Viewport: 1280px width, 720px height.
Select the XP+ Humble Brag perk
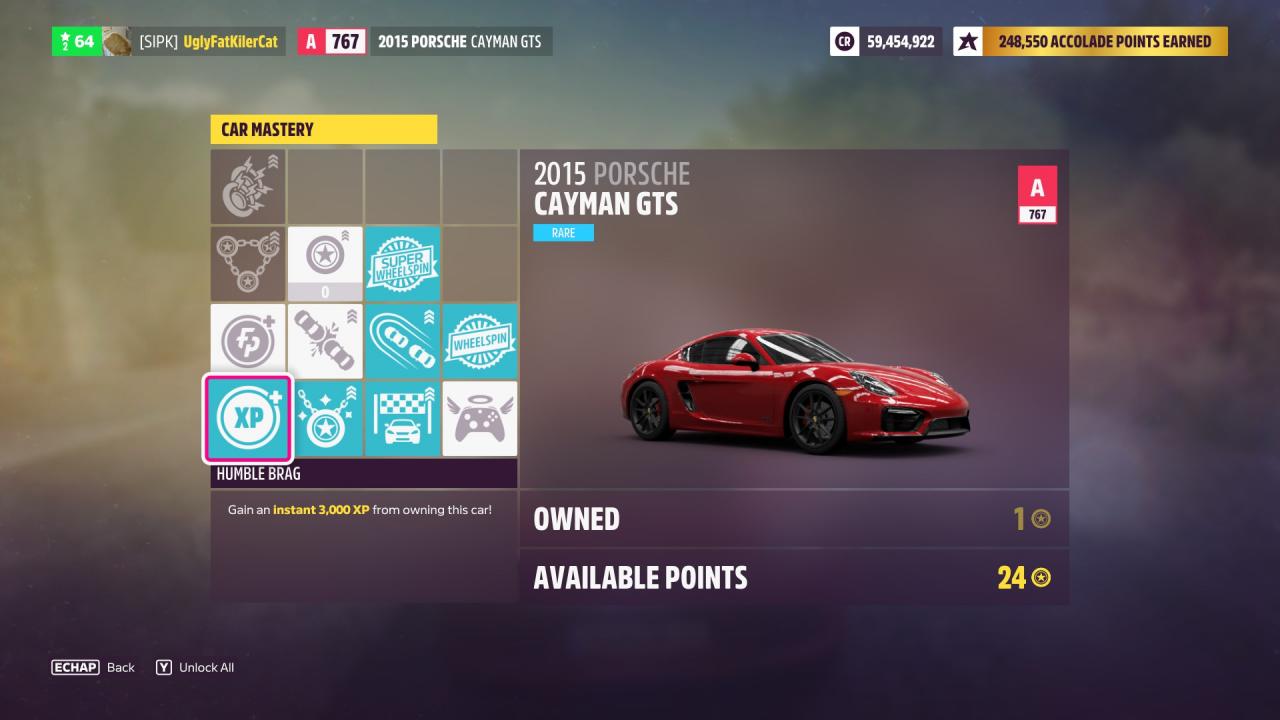coord(248,419)
